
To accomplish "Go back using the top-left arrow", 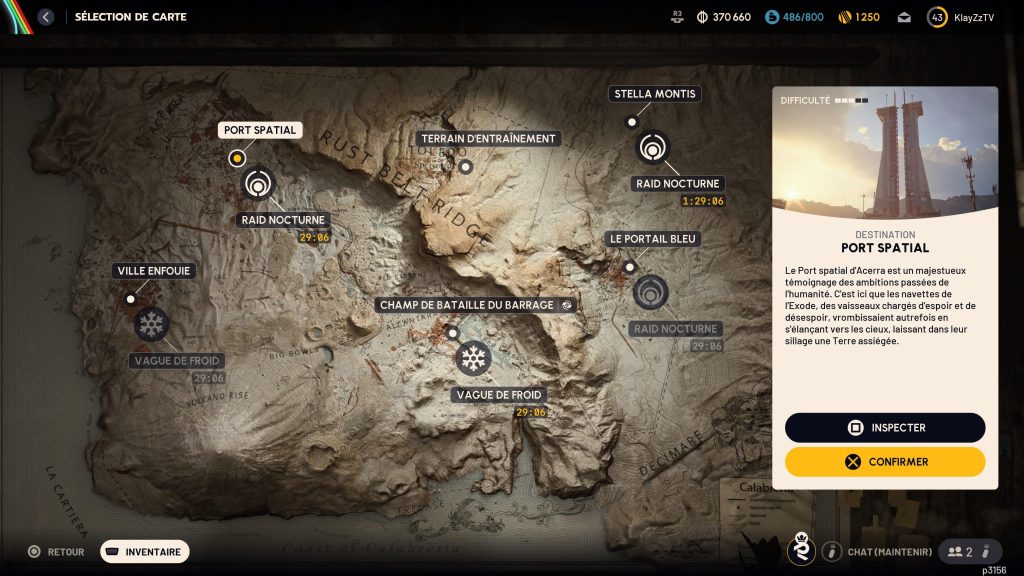I will click(x=45, y=17).
